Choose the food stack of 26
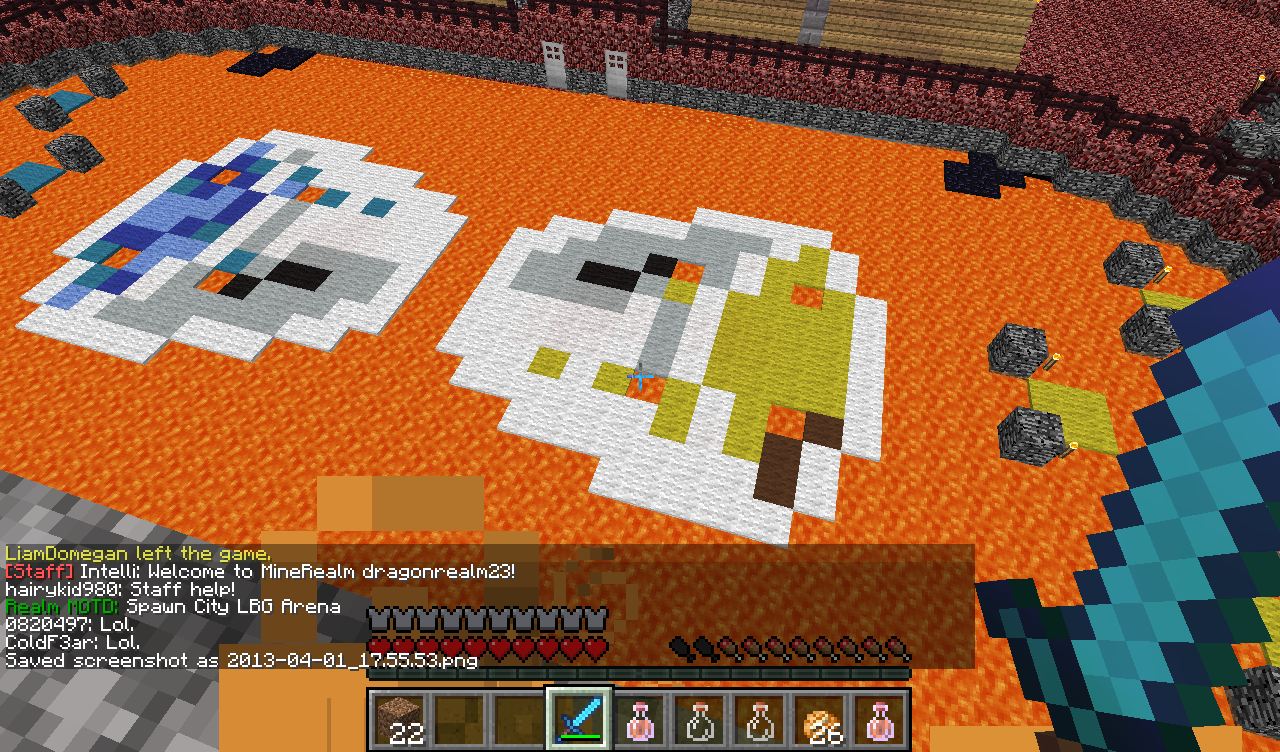This screenshot has width=1280, height=752. click(820, 719)
